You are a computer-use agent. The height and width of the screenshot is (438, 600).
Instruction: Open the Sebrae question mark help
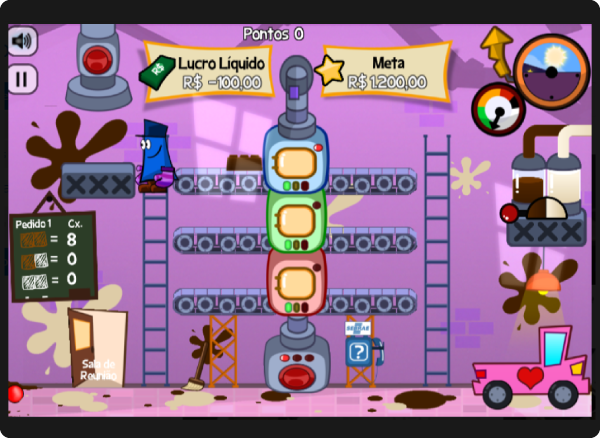click(x=358, y=351)
